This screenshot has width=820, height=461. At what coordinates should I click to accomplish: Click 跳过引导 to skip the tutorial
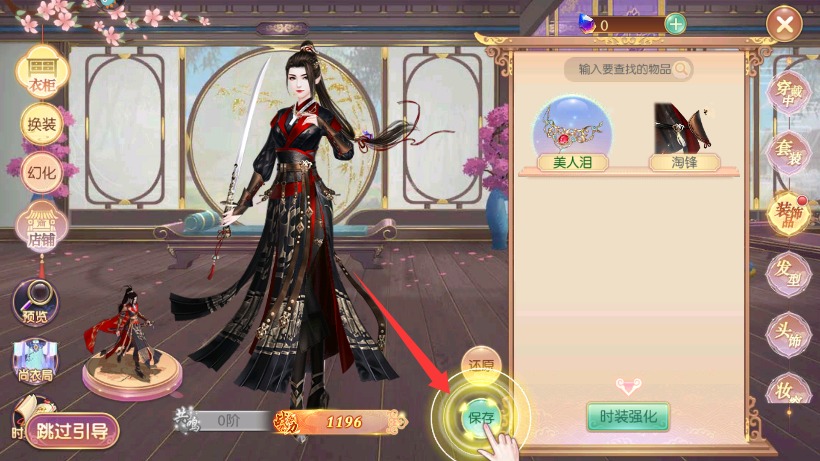pos(72,432)
